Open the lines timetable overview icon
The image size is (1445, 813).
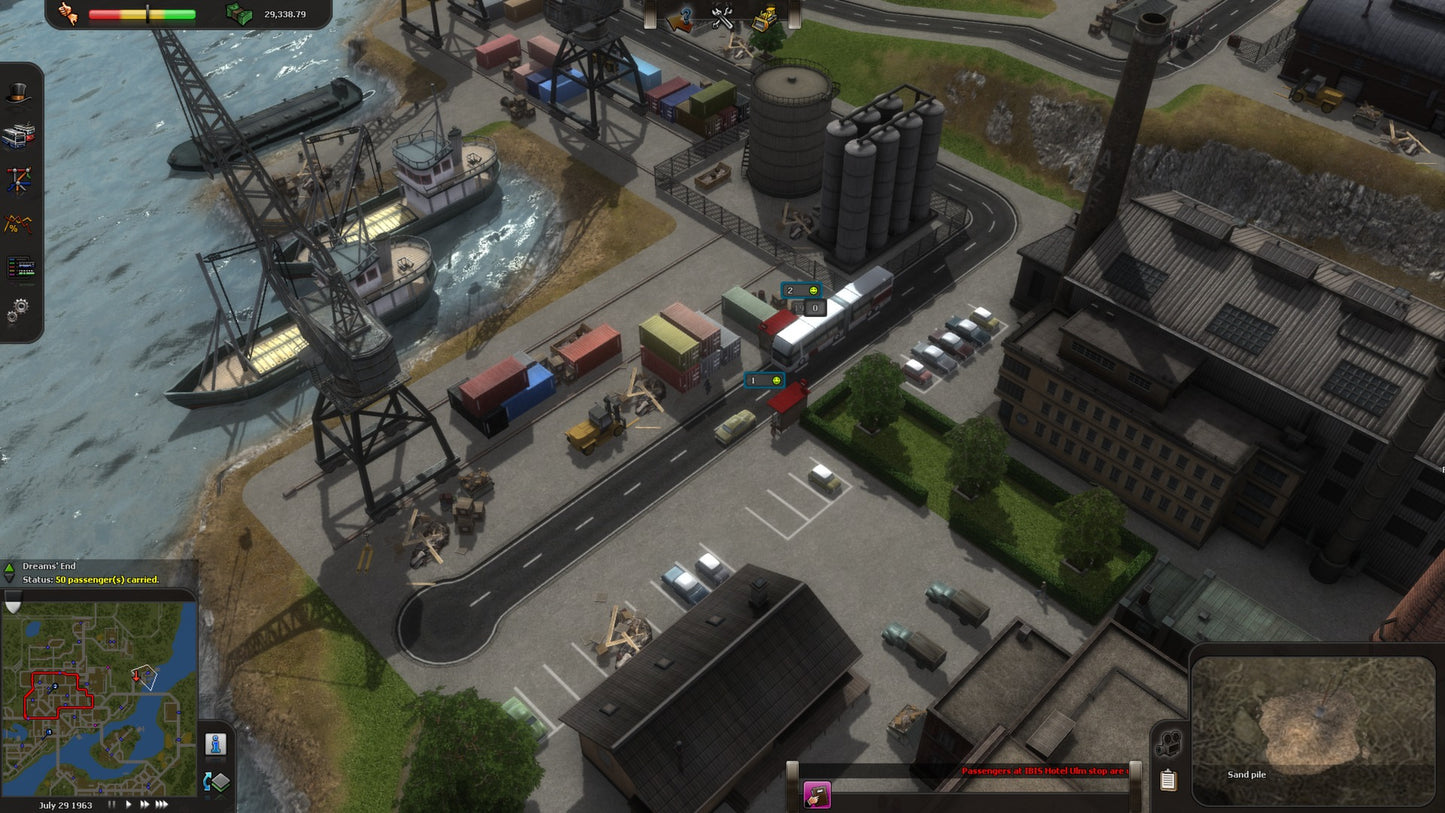pos(18,265)
